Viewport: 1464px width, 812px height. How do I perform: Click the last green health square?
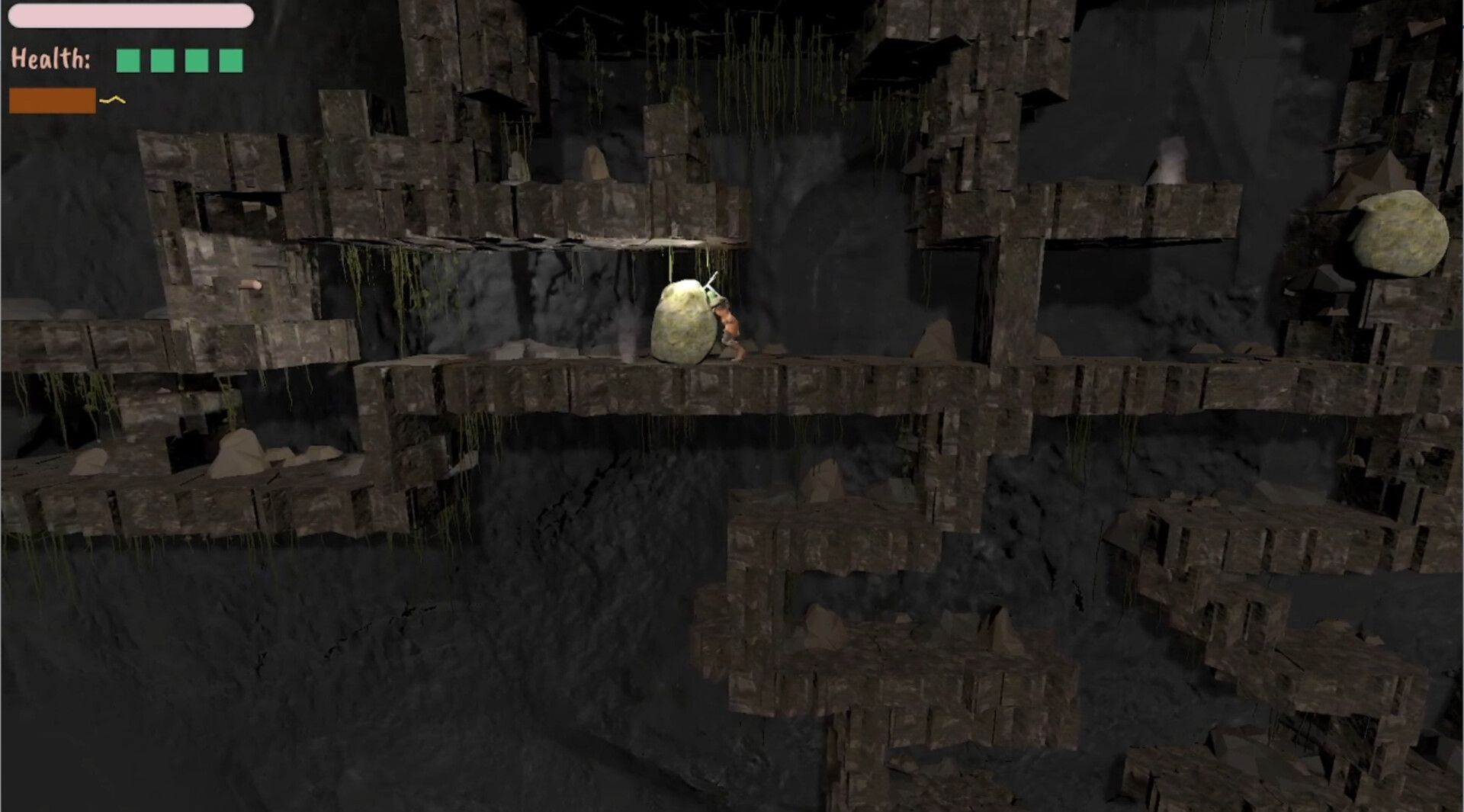232,59
